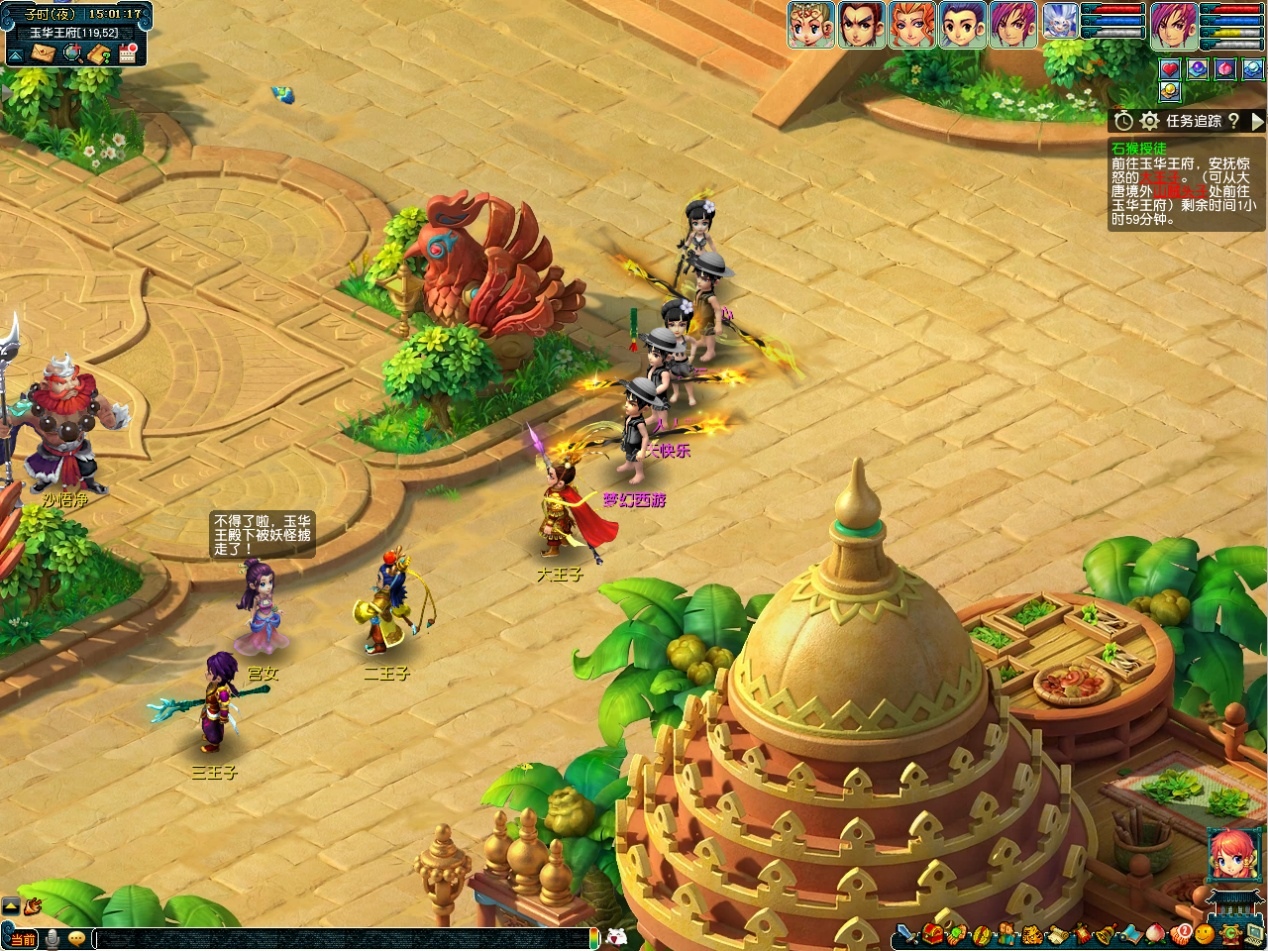This screenshot has height=951, width=1268.
Task: Open the tiger pet icon
Action: pyautogui.click(x=1033, y=935)
